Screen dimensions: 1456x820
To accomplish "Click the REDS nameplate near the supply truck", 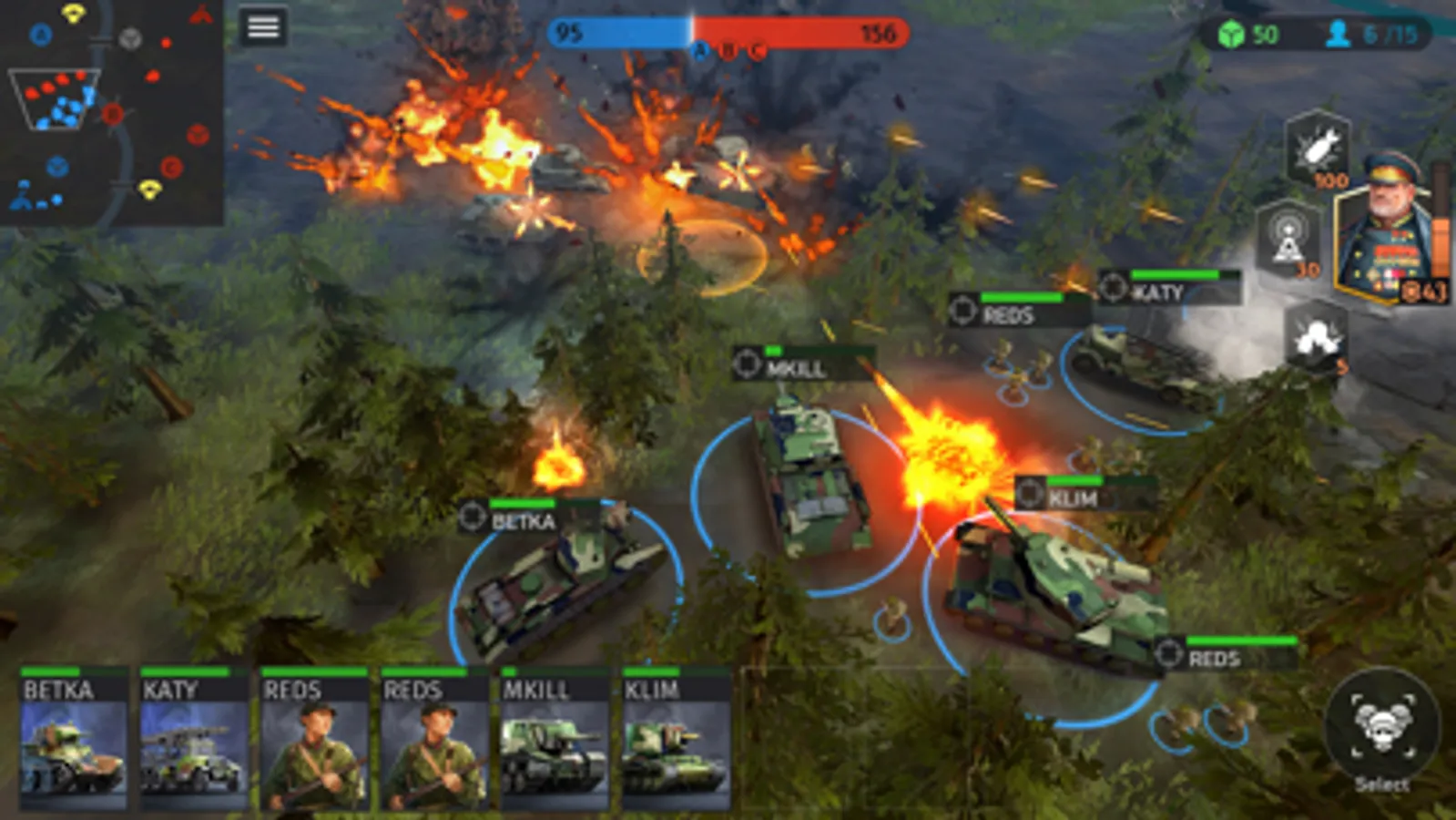I will tap(1009, 314).
